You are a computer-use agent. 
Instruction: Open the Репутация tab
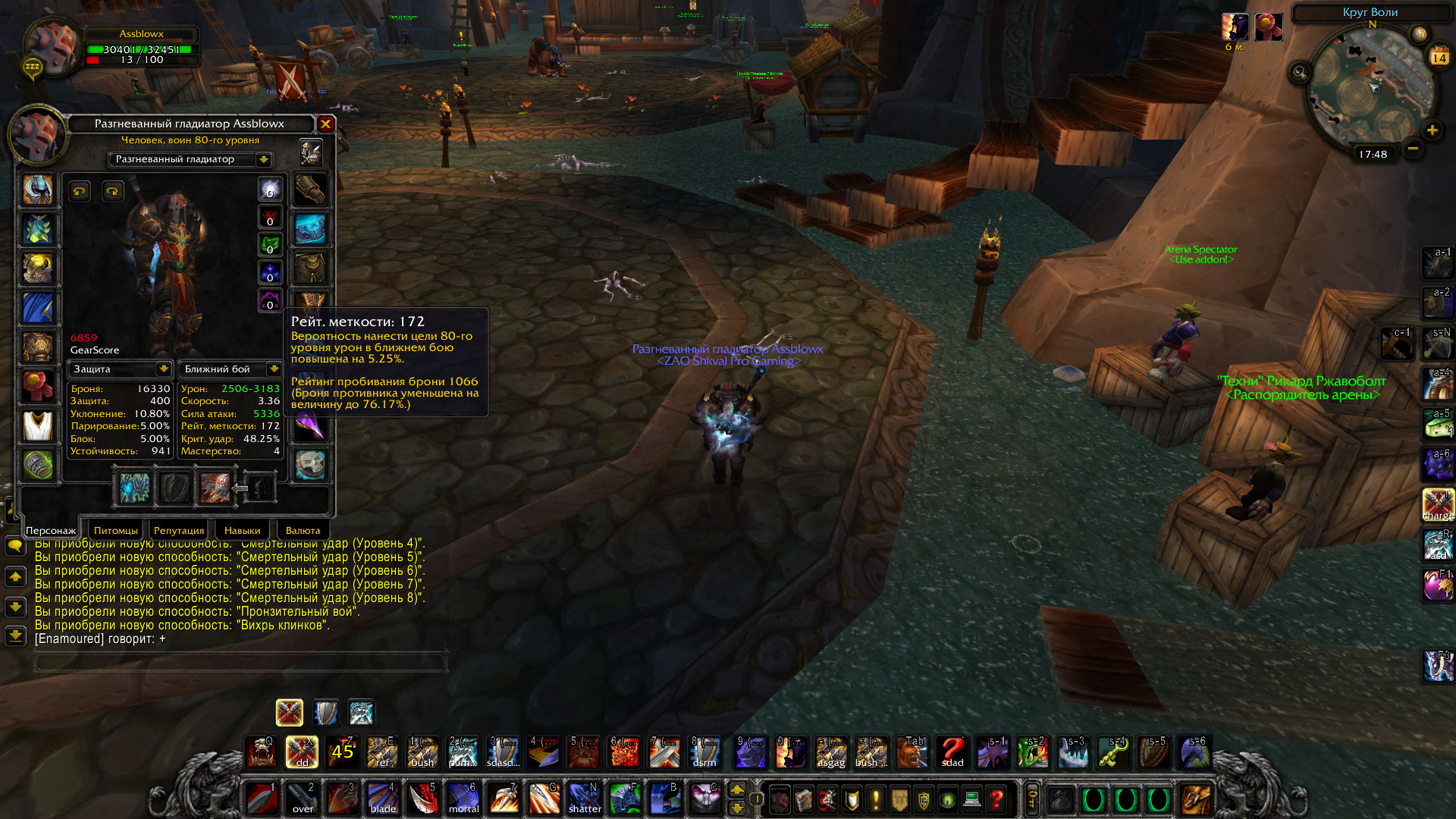coord(179,530)
